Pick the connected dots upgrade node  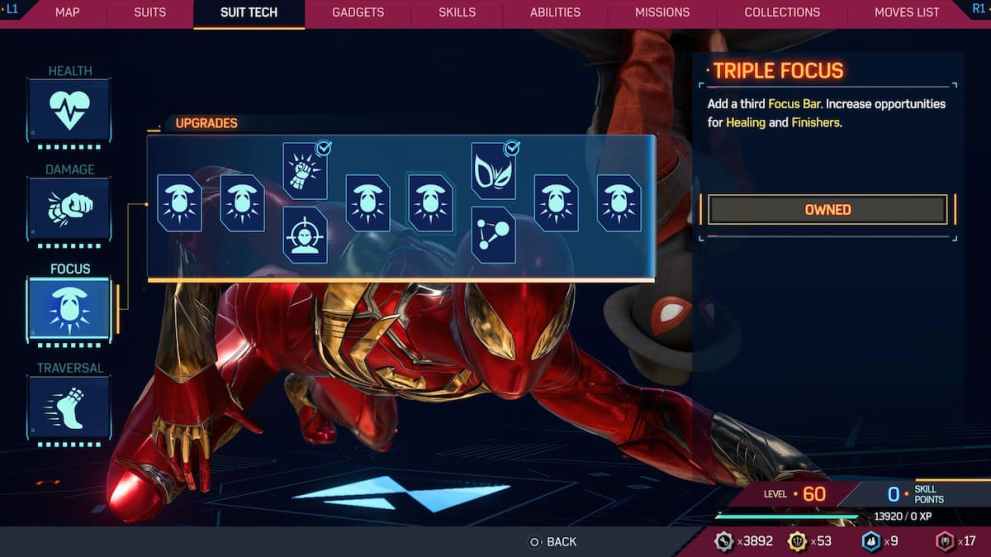(x=493, y=235)
